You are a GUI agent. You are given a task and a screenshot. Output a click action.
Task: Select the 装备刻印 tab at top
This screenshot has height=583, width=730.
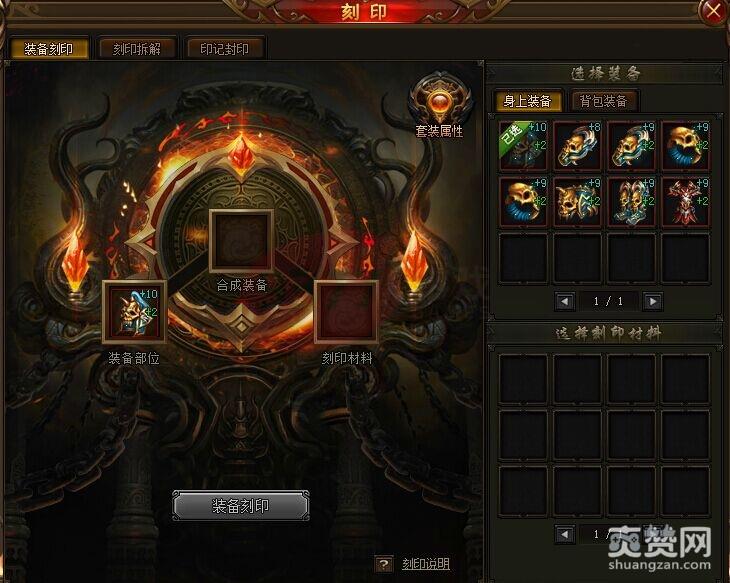(50, 48)
